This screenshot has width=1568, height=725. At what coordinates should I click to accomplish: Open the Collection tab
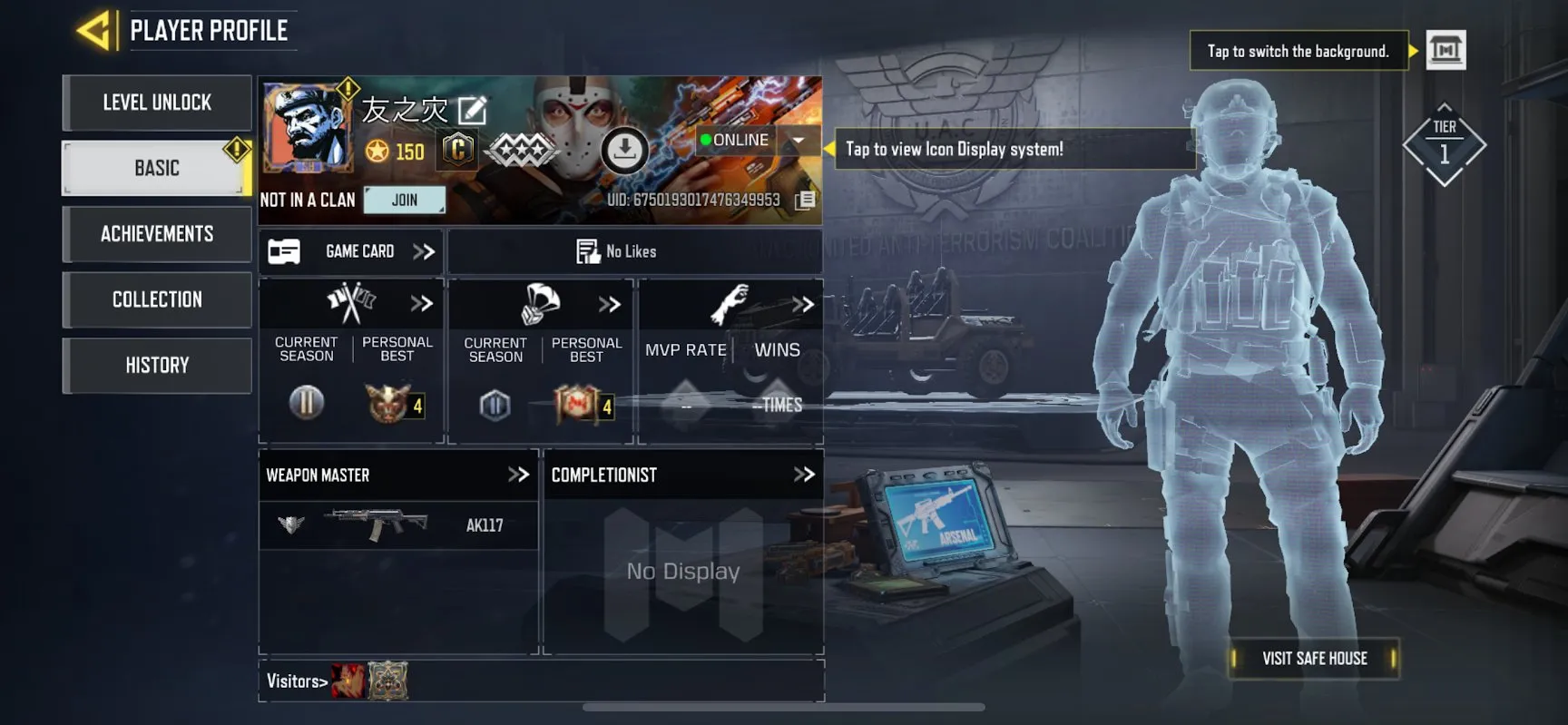click(156, 299)
